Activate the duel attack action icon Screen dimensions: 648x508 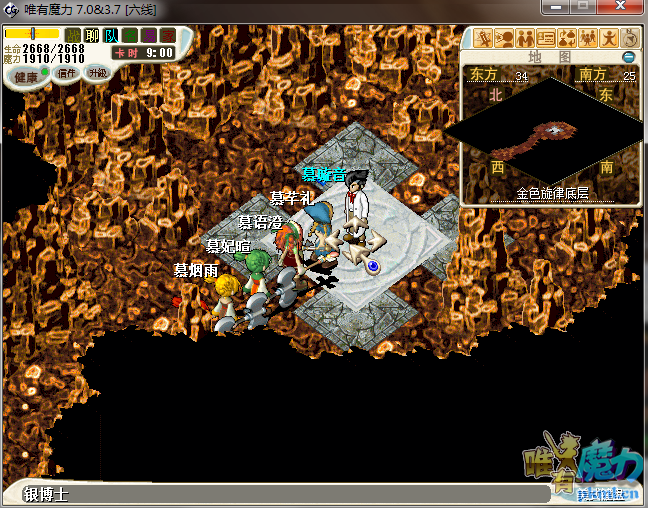pyautogui.click(x=484, y=39)
